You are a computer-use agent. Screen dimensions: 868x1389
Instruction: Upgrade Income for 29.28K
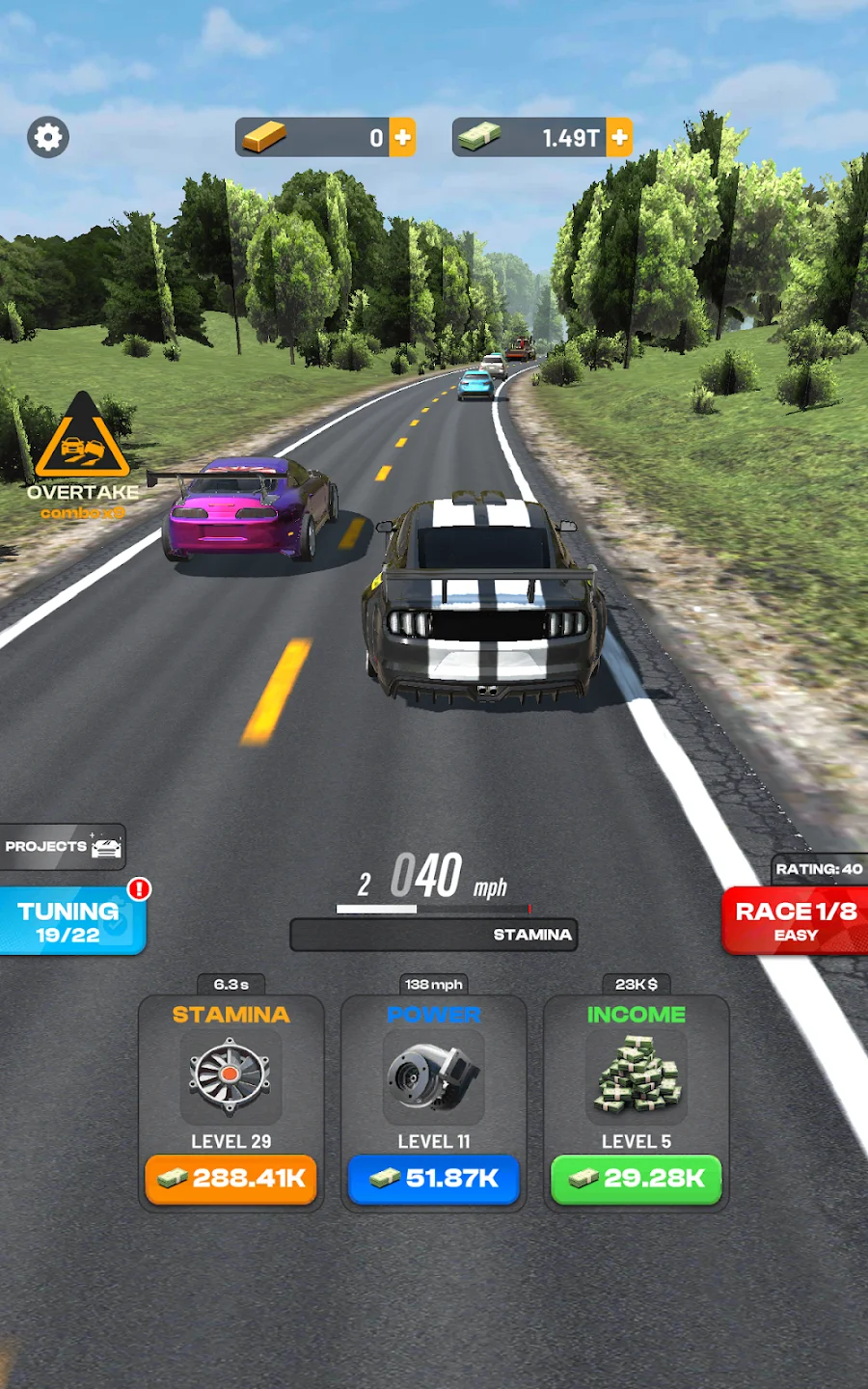click(x=637, y=1179)
